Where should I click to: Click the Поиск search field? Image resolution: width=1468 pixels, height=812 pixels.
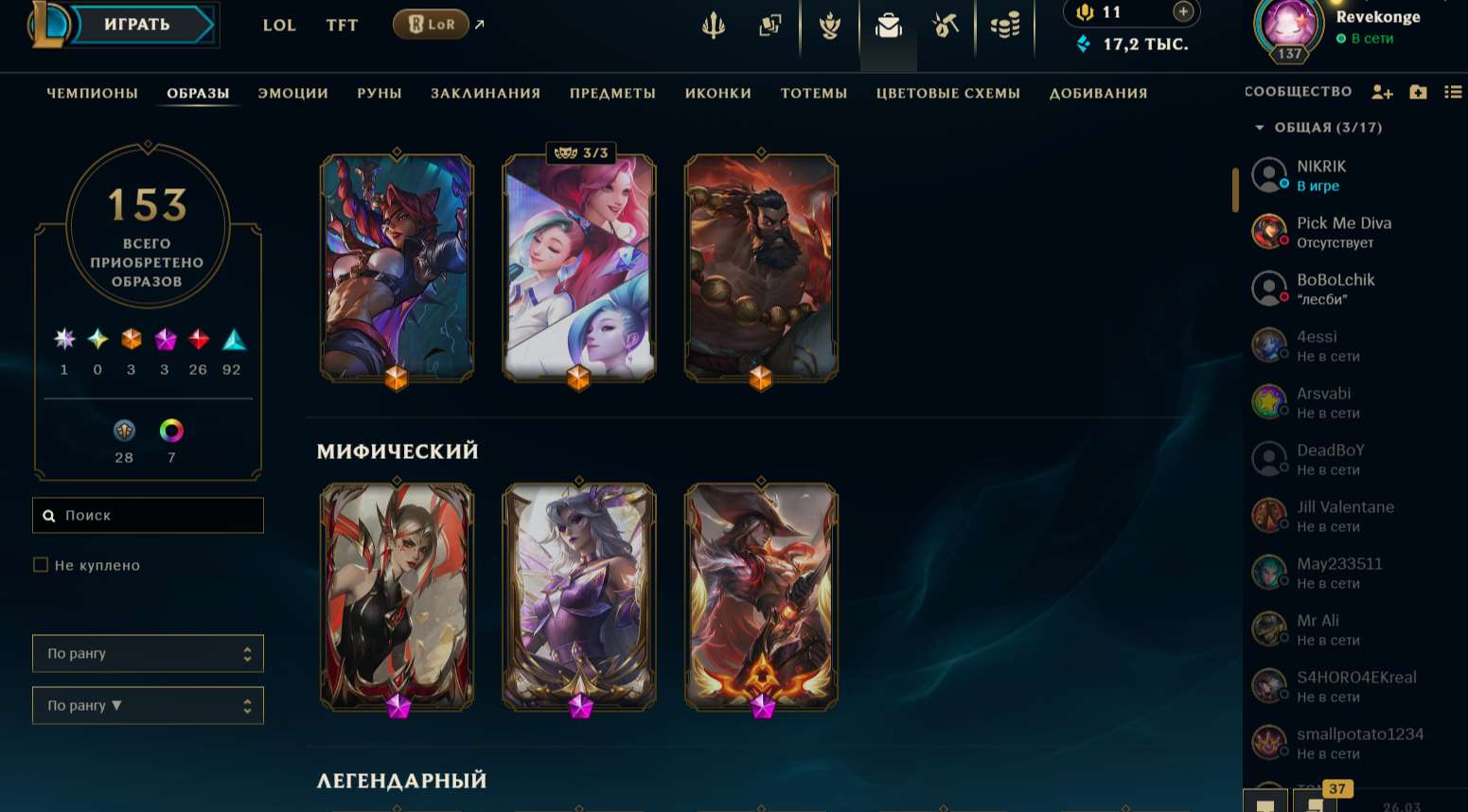(x=148, y=515)
